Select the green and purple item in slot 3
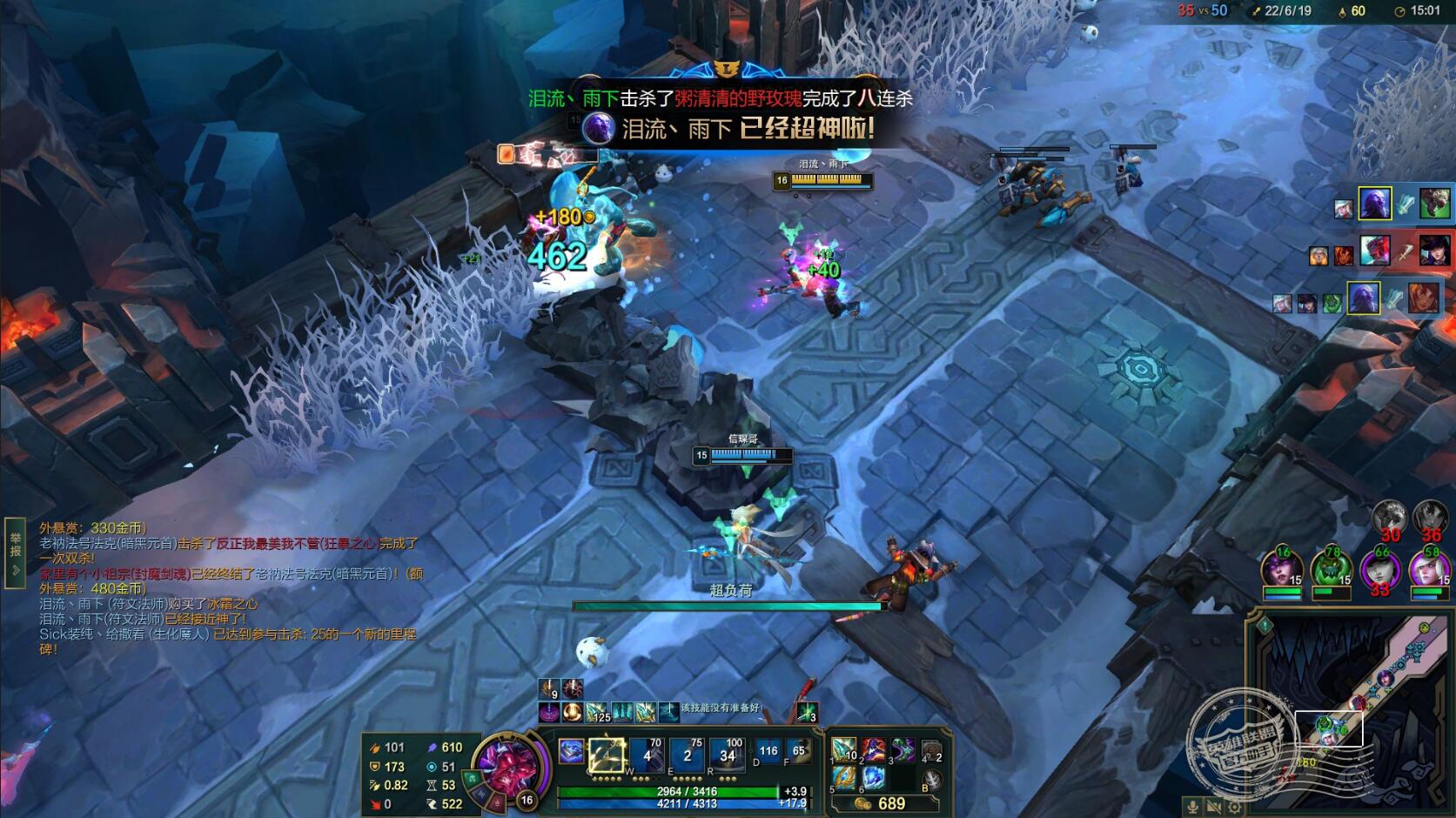 click(x=902, y=750)
